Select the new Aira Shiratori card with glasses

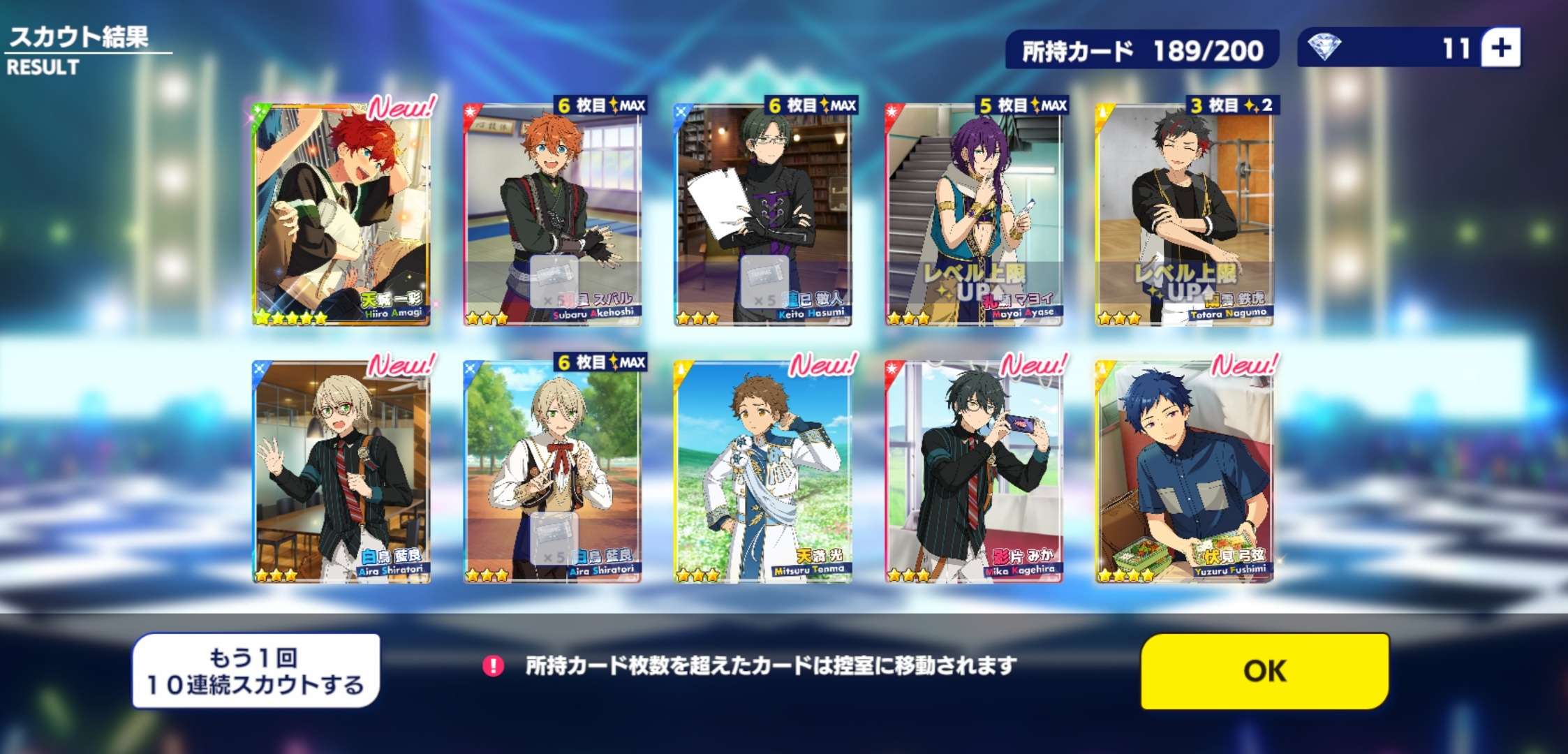coord(341,471)
